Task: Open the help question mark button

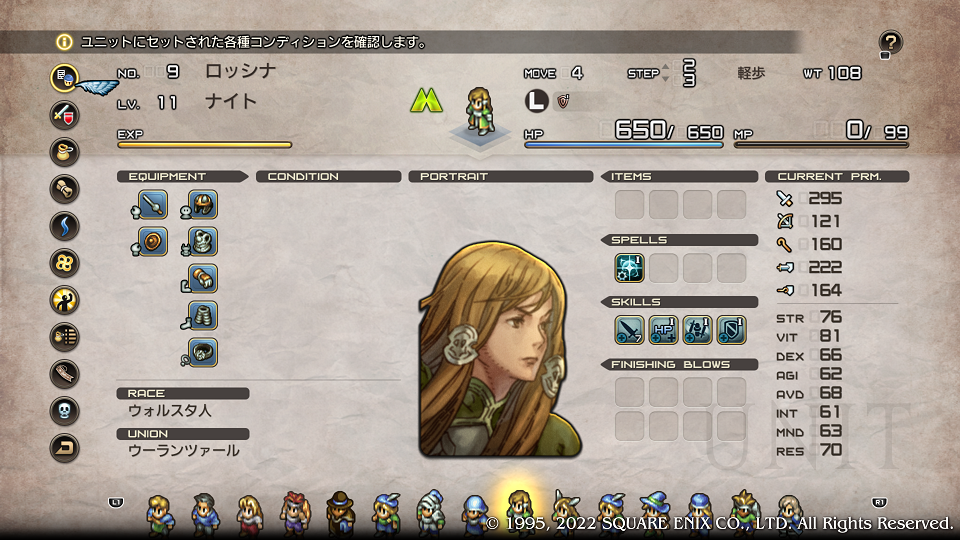Action: (890, 42)
